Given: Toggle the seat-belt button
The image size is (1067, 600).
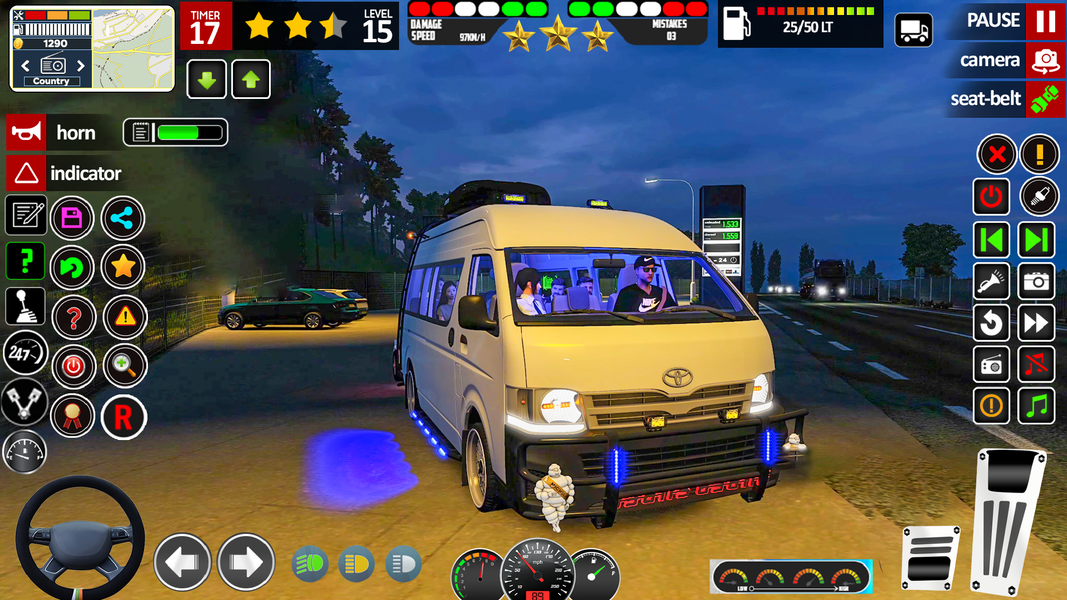Looking at the screenshot, I should pos(1044,99).
